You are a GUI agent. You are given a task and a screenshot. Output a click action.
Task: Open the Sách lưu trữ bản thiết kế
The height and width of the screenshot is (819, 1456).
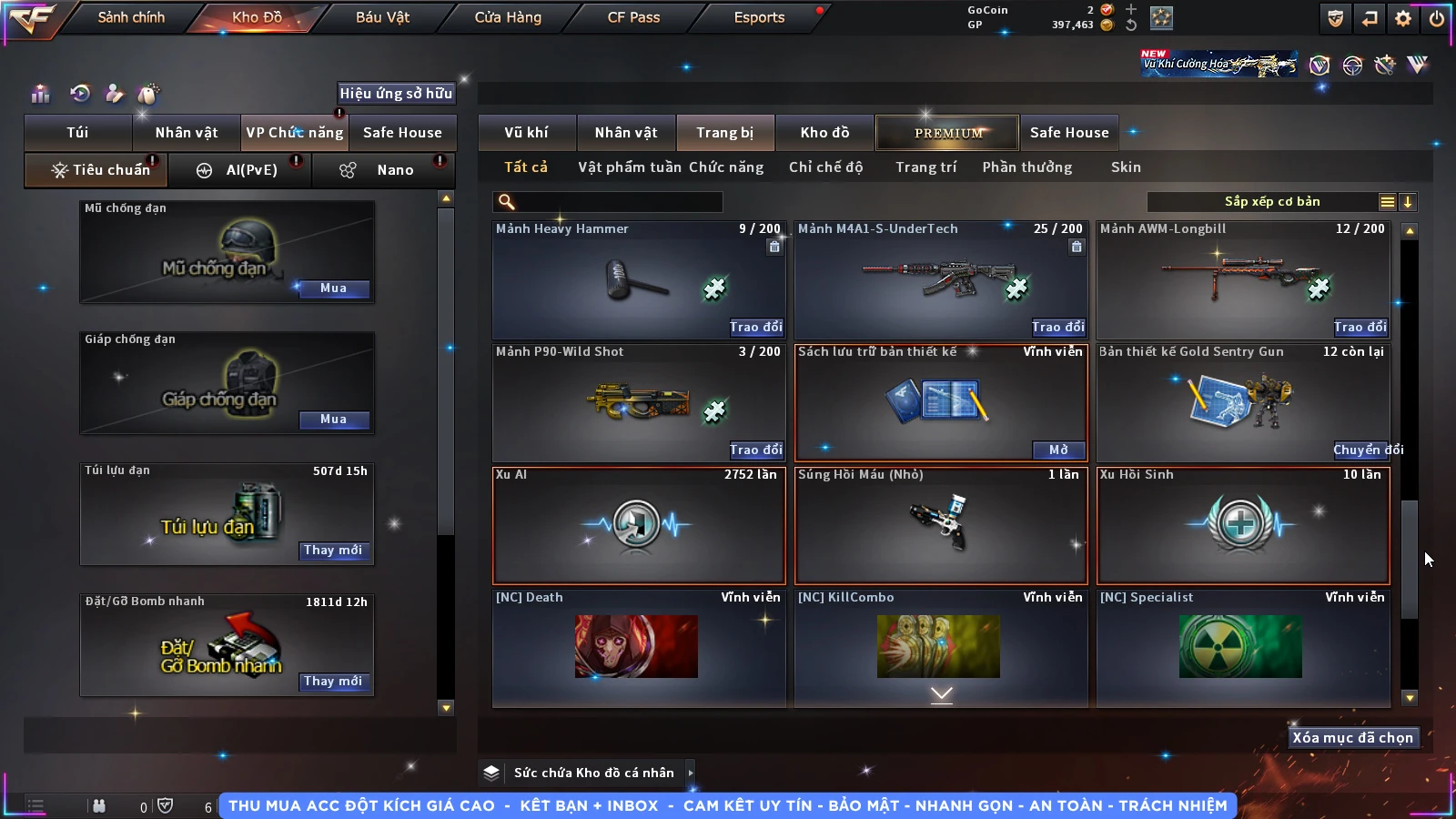click(x=1058, y=450)
